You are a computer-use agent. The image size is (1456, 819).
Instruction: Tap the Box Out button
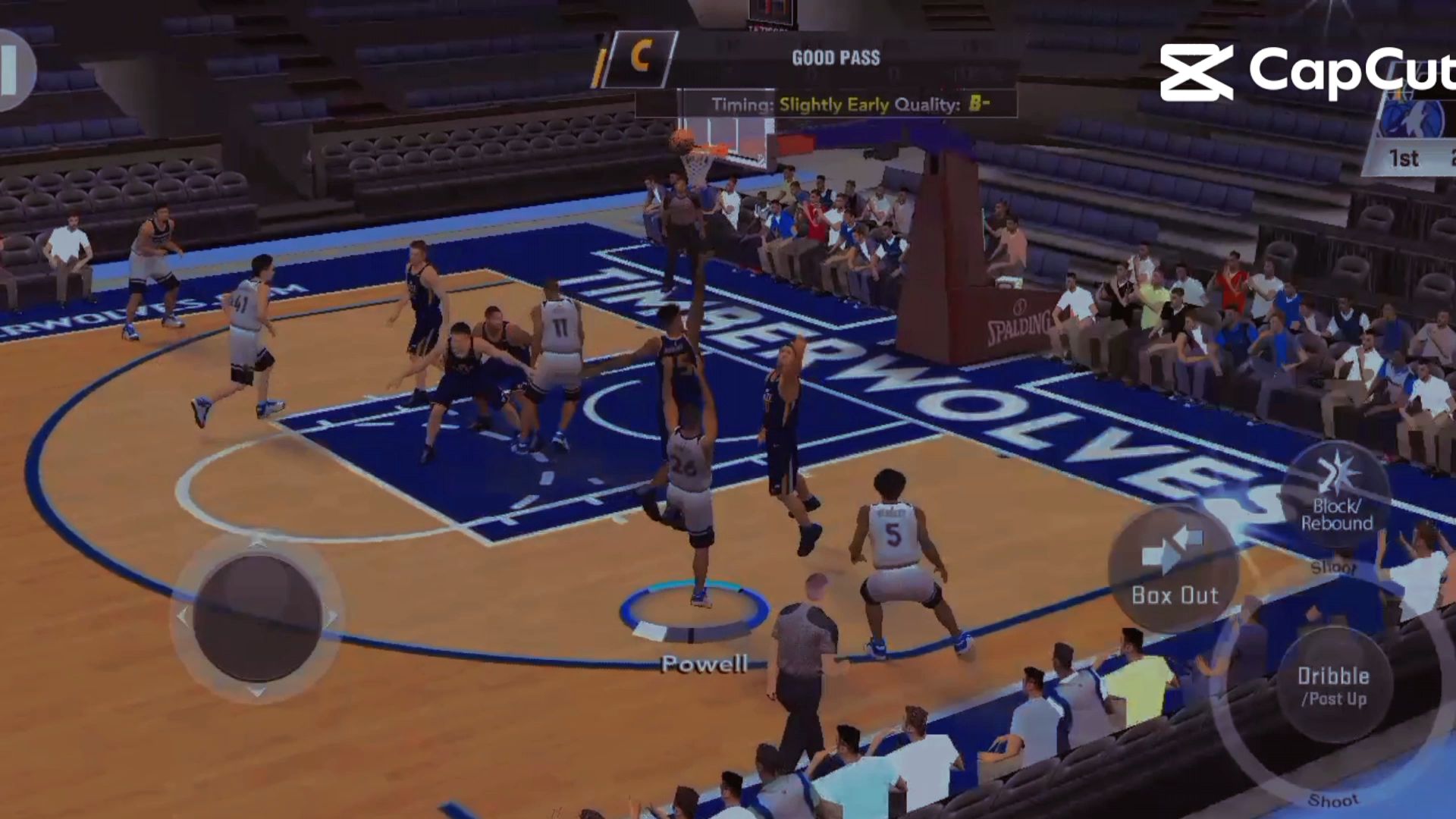click(x=1174, y=569)
